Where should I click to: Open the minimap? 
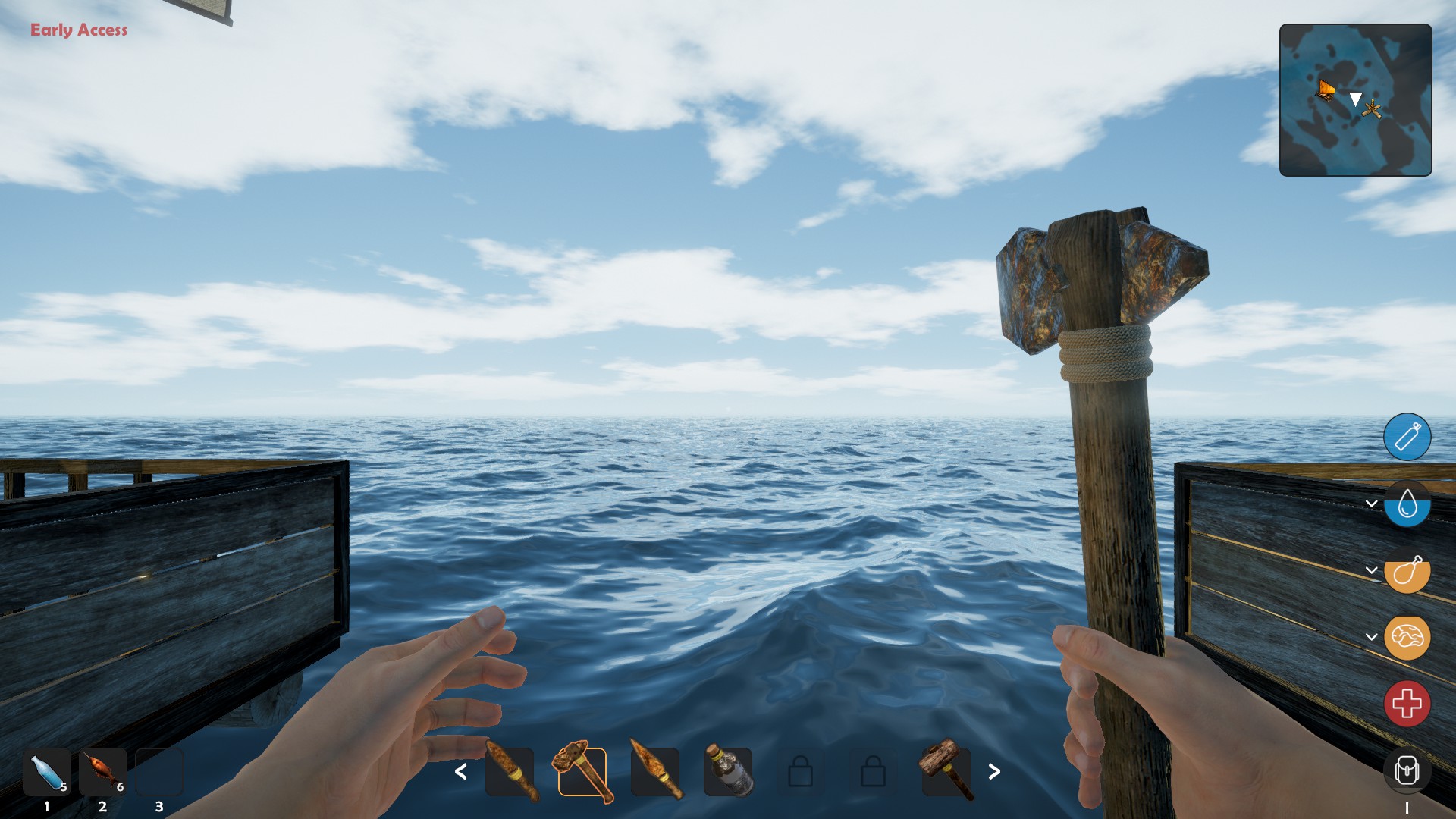[1355, 100]
